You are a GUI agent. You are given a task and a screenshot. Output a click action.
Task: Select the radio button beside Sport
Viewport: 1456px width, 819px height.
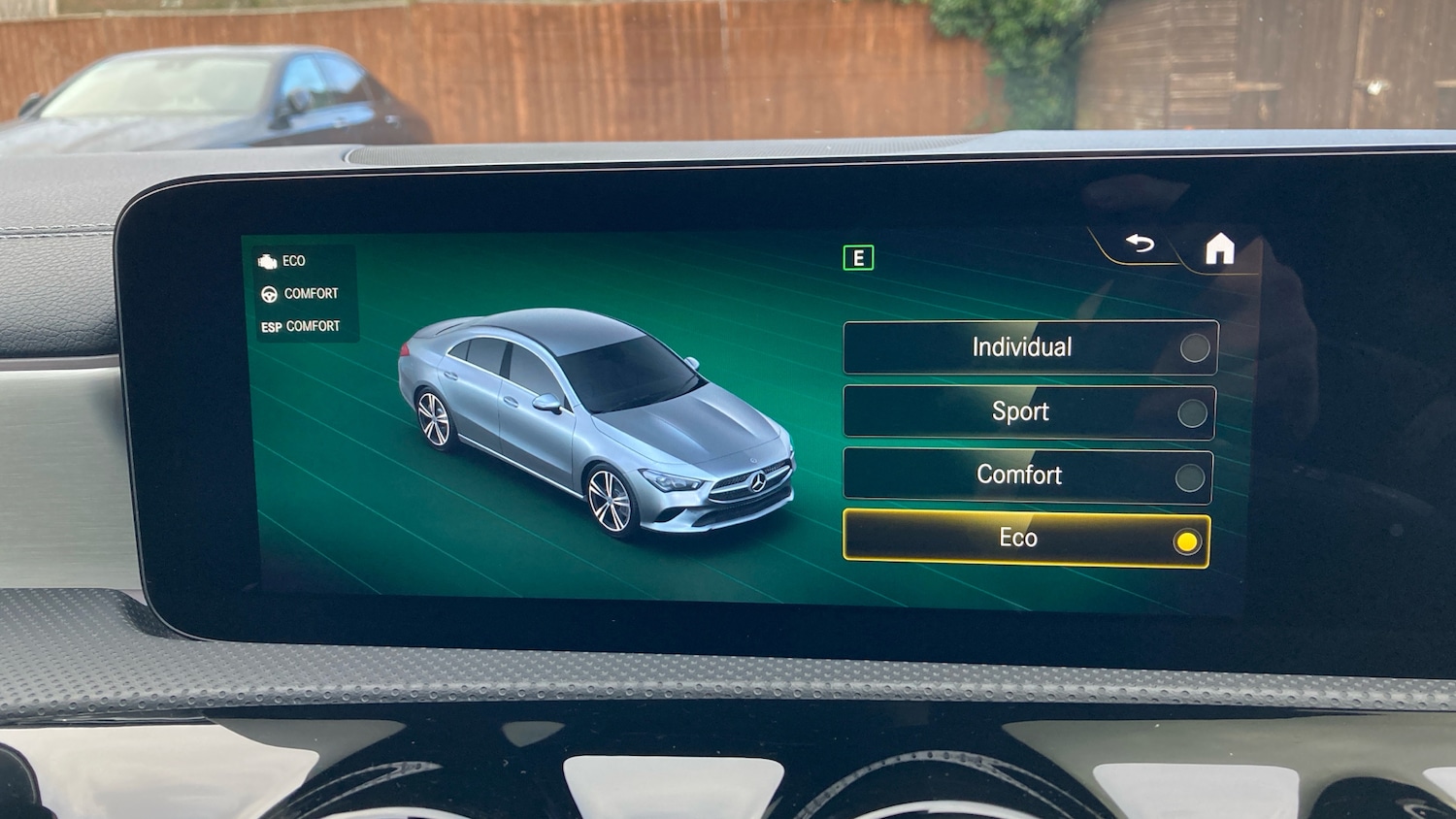pyautogui.click(x=1193, y=411)
